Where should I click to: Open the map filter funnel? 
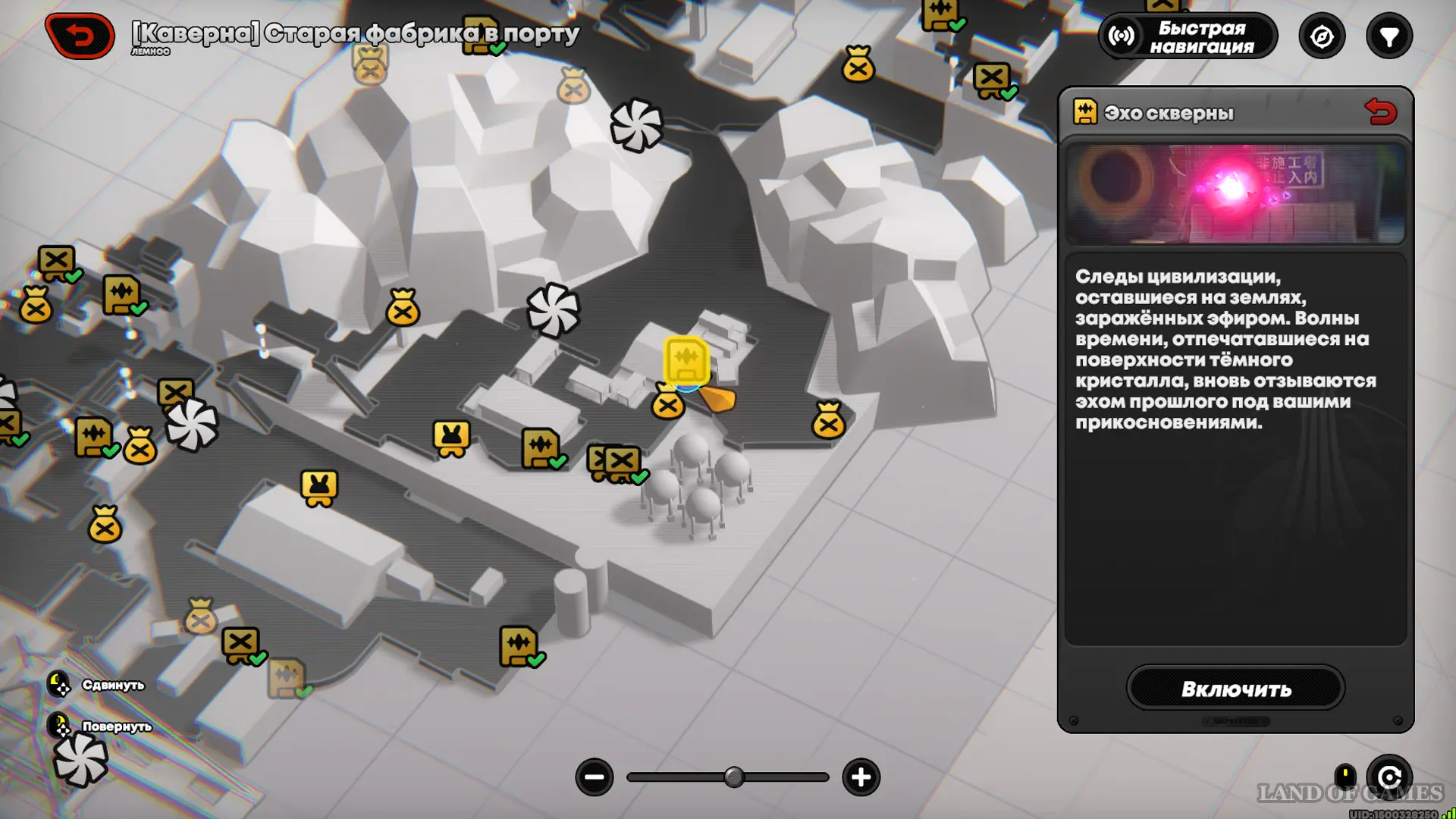coord(1389,36)
